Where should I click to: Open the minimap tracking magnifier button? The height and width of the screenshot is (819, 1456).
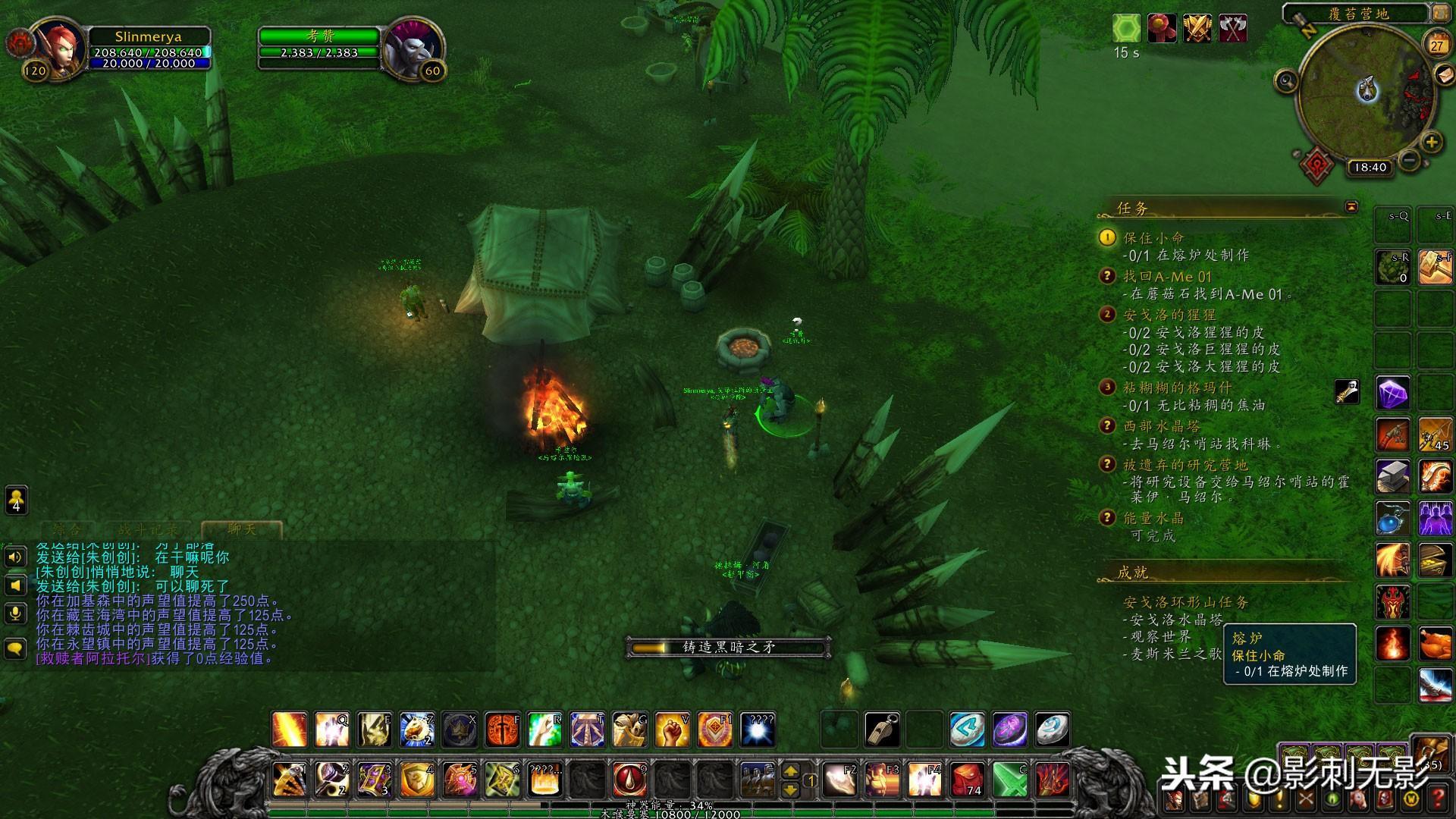[x=1286, y=80]
